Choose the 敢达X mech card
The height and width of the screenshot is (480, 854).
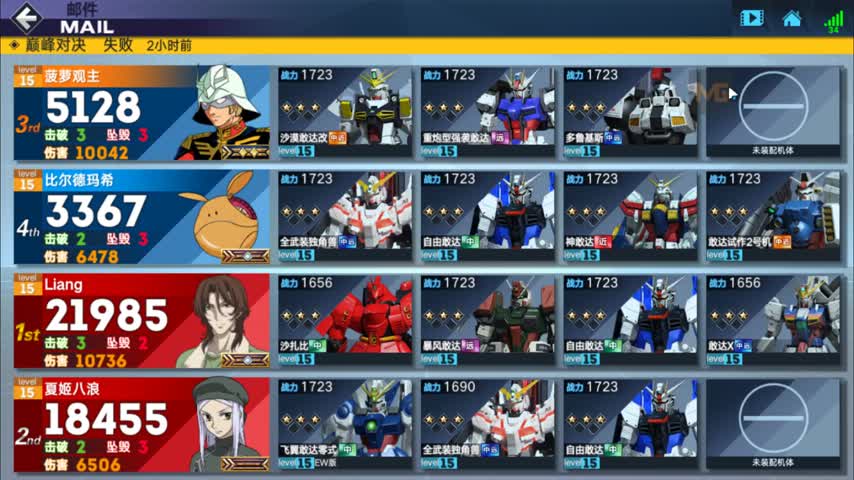pos(773,321)
